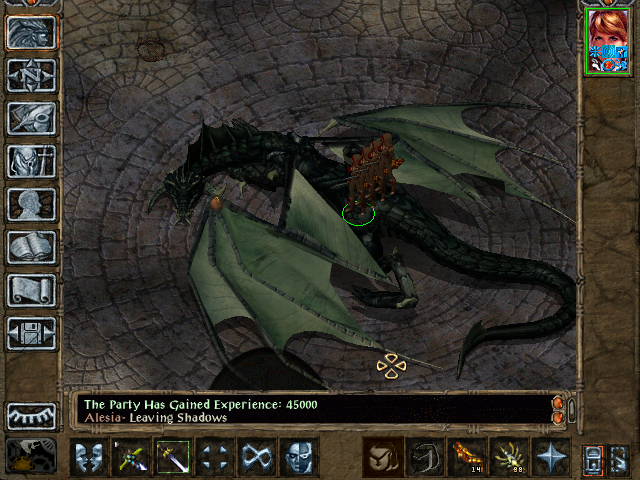Click the infinity-loop action button

click(256, 457)
